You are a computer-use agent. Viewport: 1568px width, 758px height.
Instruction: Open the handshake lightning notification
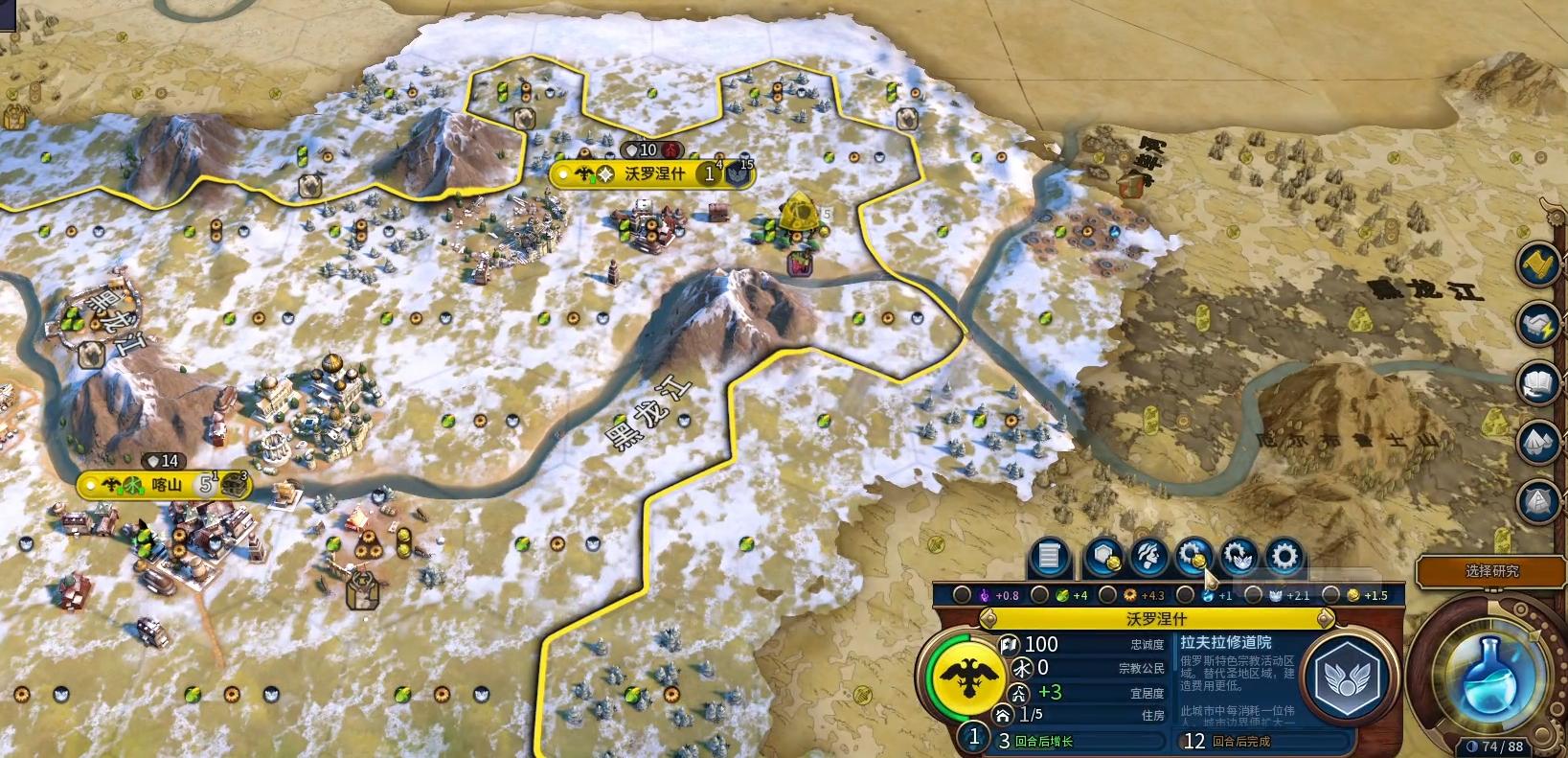(x=1539, y=324)
